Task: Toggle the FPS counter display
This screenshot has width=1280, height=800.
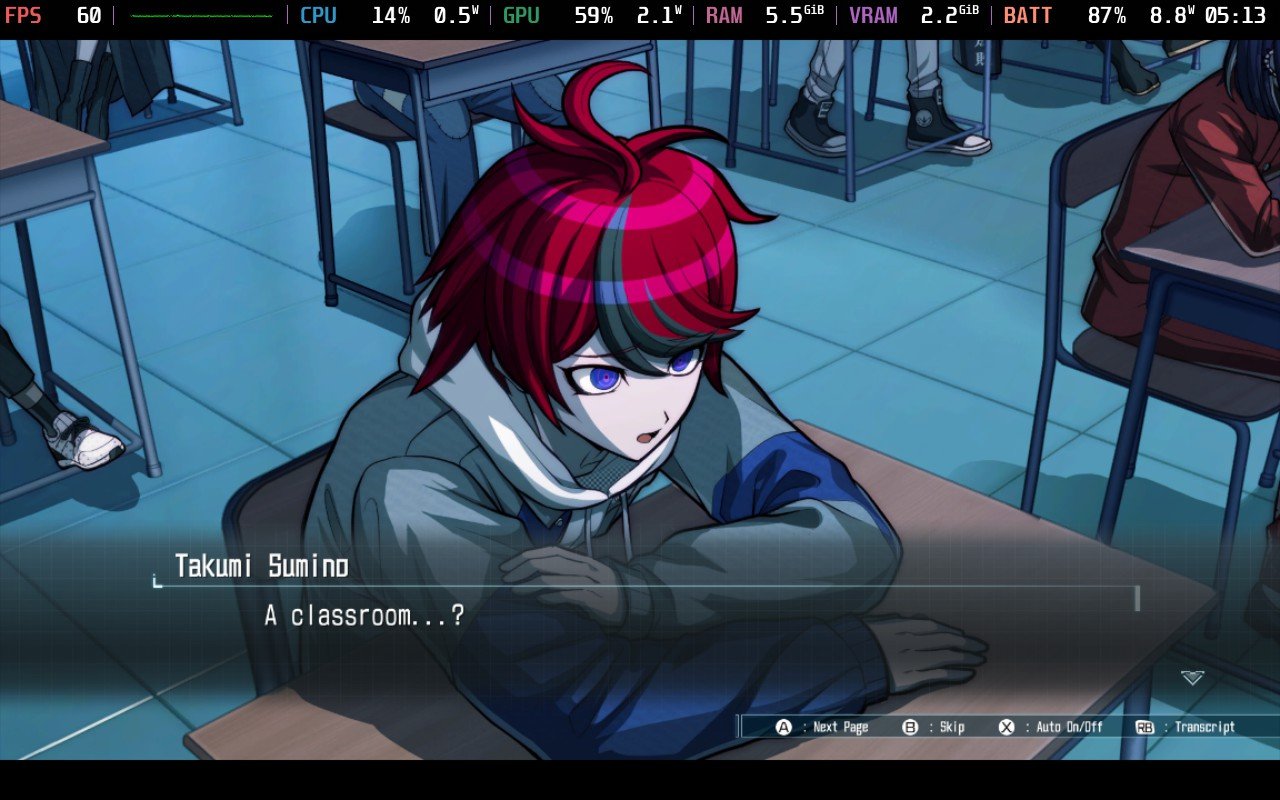Action: point(24,15)
